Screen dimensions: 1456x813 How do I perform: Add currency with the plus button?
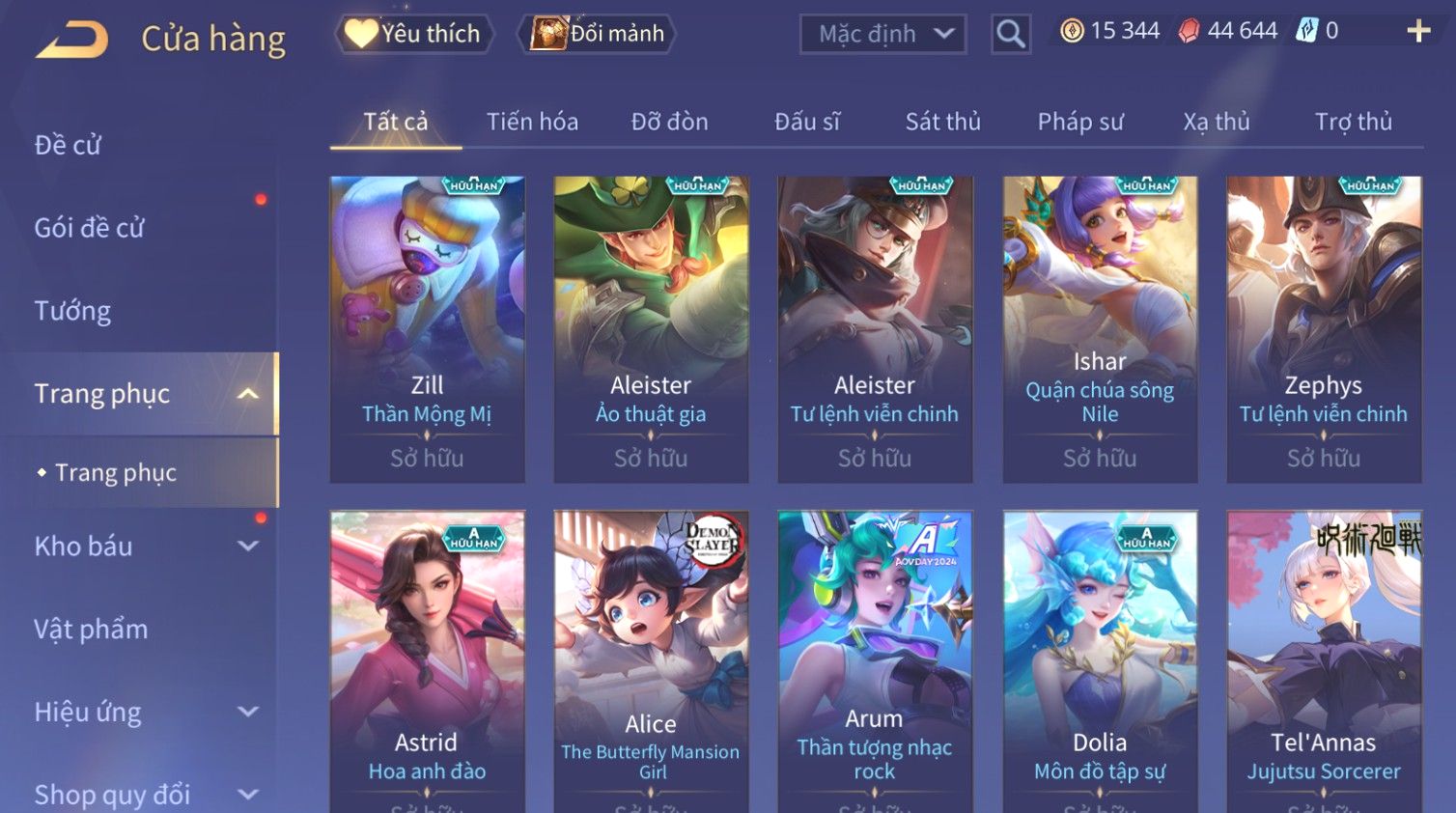point(1418,32)
